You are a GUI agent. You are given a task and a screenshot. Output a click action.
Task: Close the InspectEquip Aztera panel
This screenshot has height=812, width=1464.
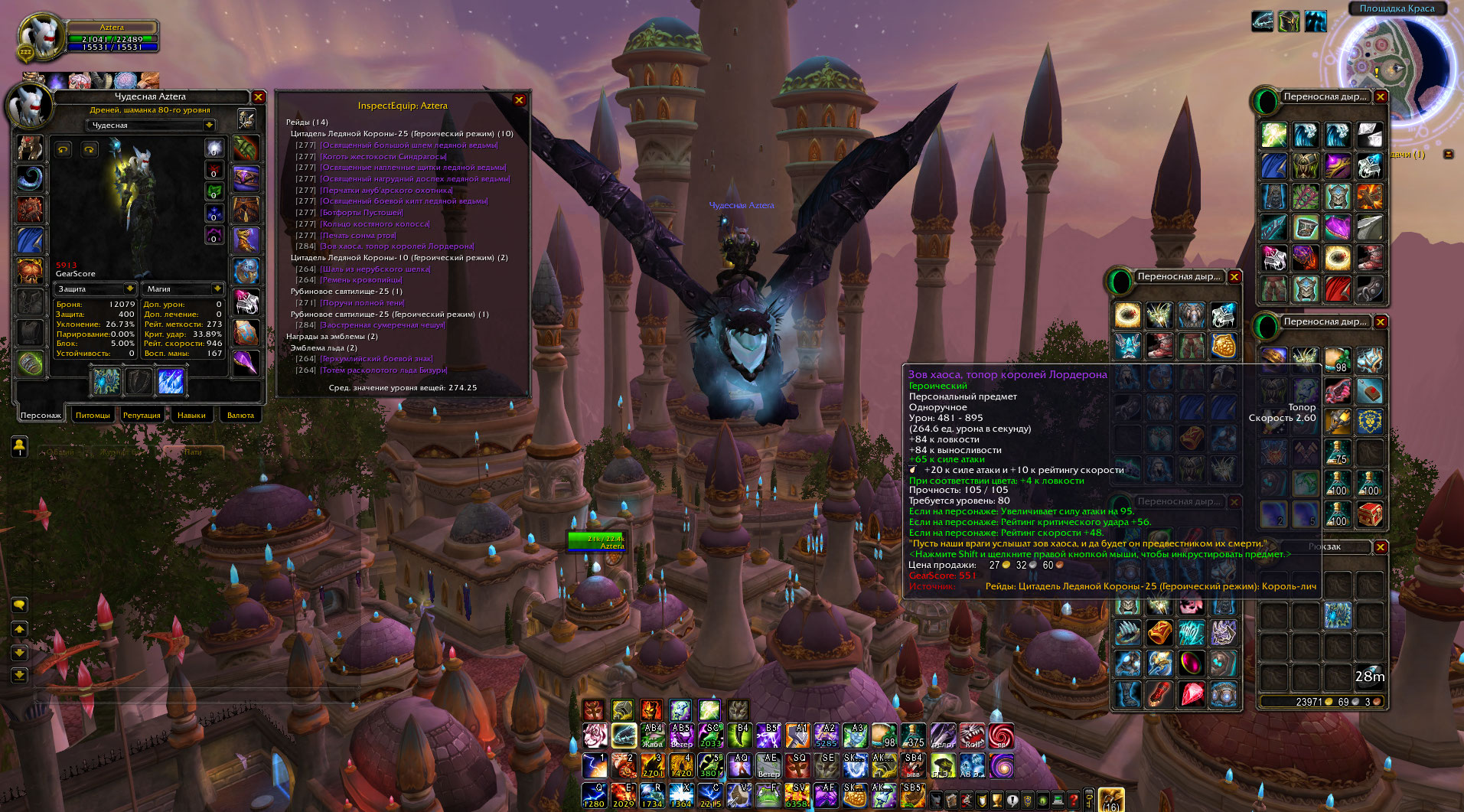point(519,100)
